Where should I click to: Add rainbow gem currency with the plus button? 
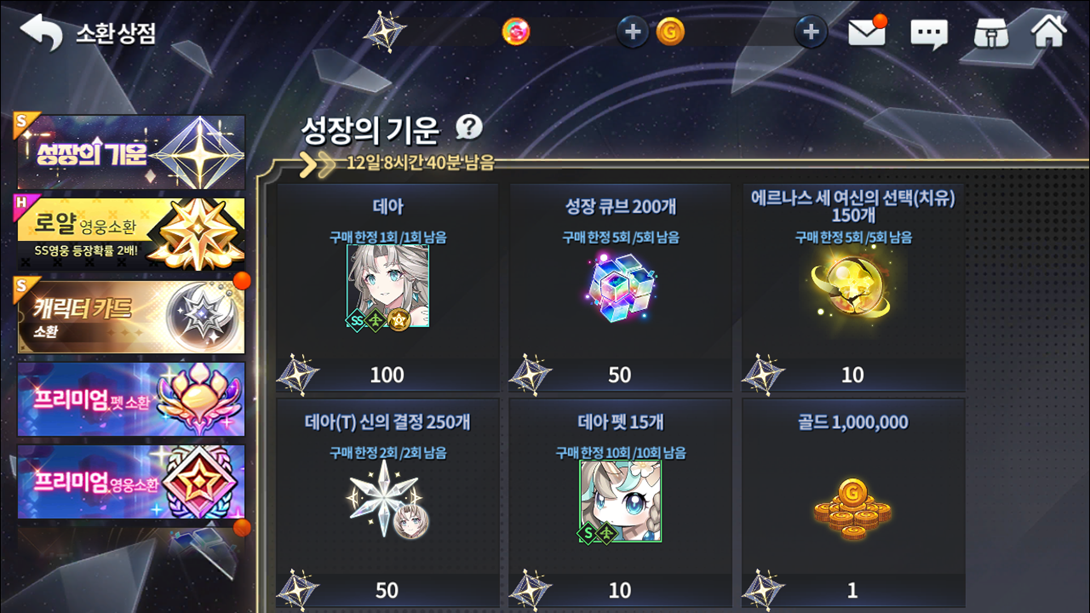[632, 32]
